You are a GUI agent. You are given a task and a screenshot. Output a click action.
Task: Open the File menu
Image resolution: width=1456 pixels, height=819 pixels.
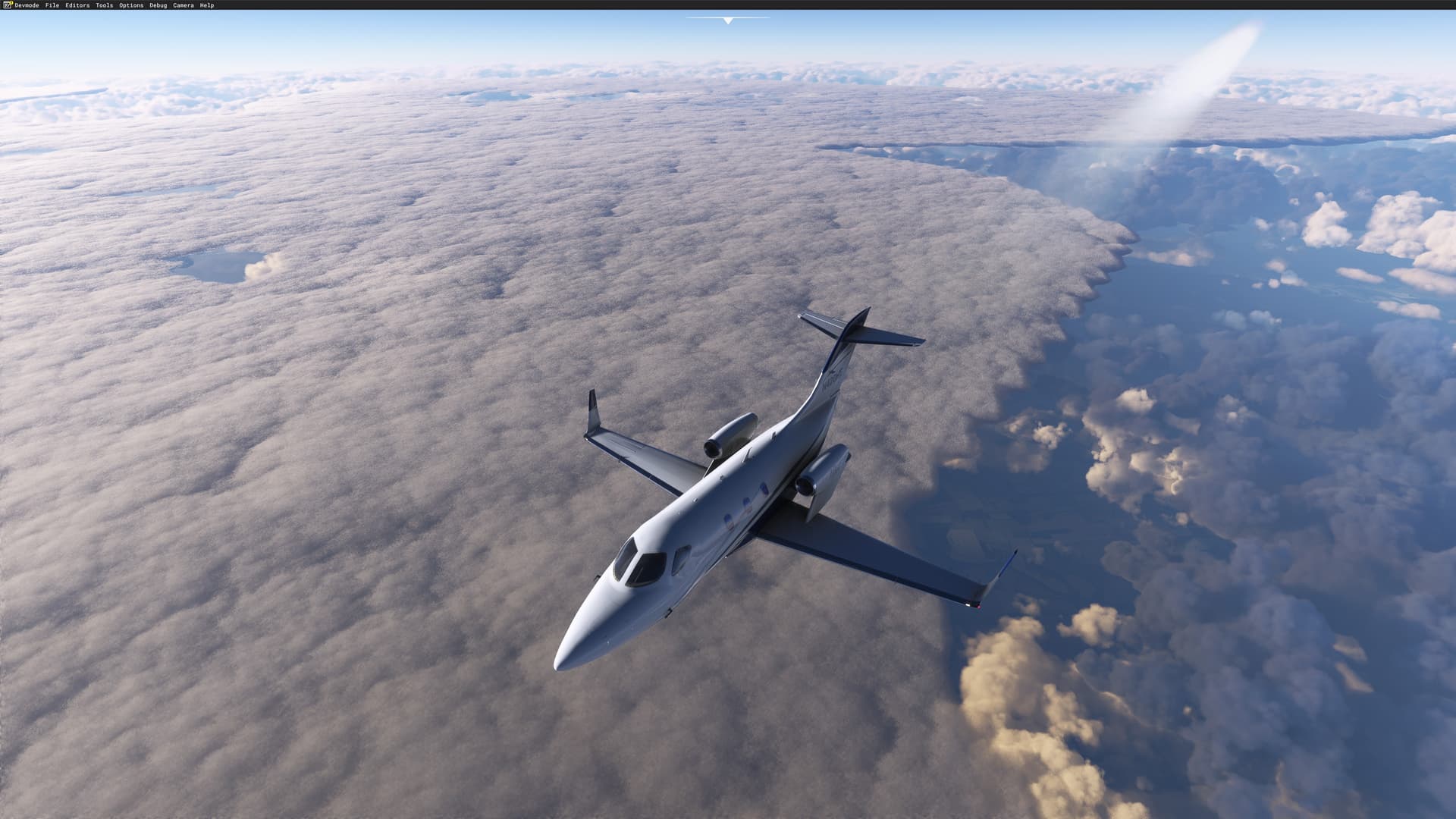[x=52, y=5]
